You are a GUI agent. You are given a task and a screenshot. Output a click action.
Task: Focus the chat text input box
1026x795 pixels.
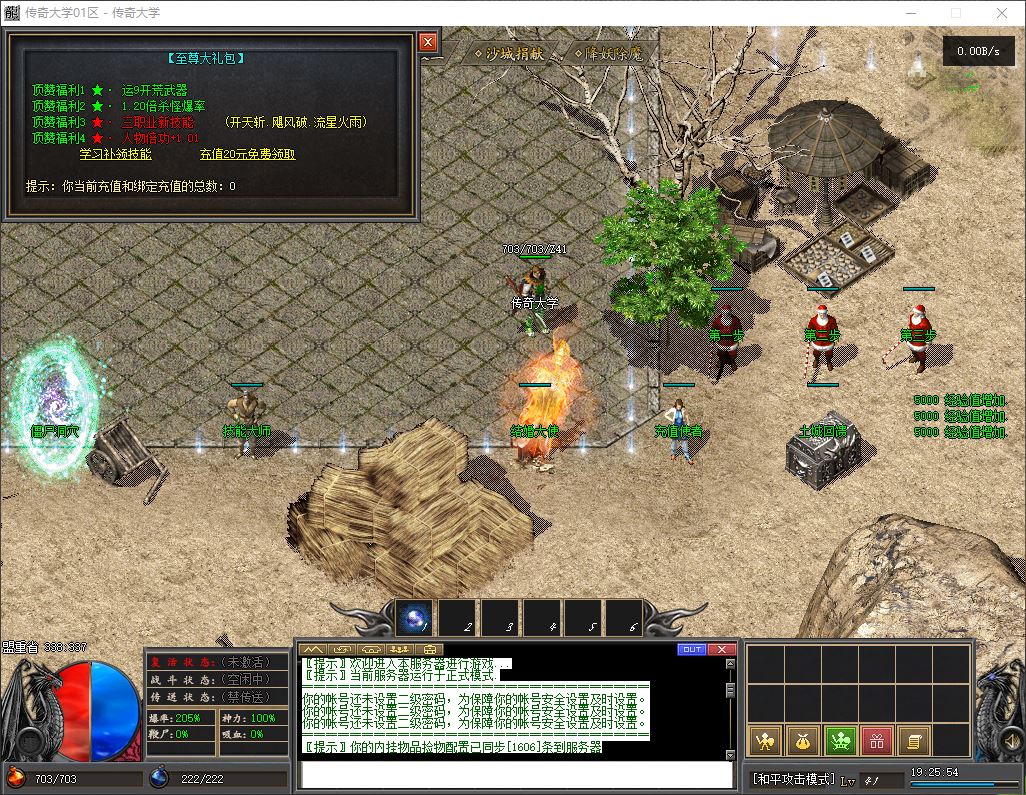pos(517,774)
